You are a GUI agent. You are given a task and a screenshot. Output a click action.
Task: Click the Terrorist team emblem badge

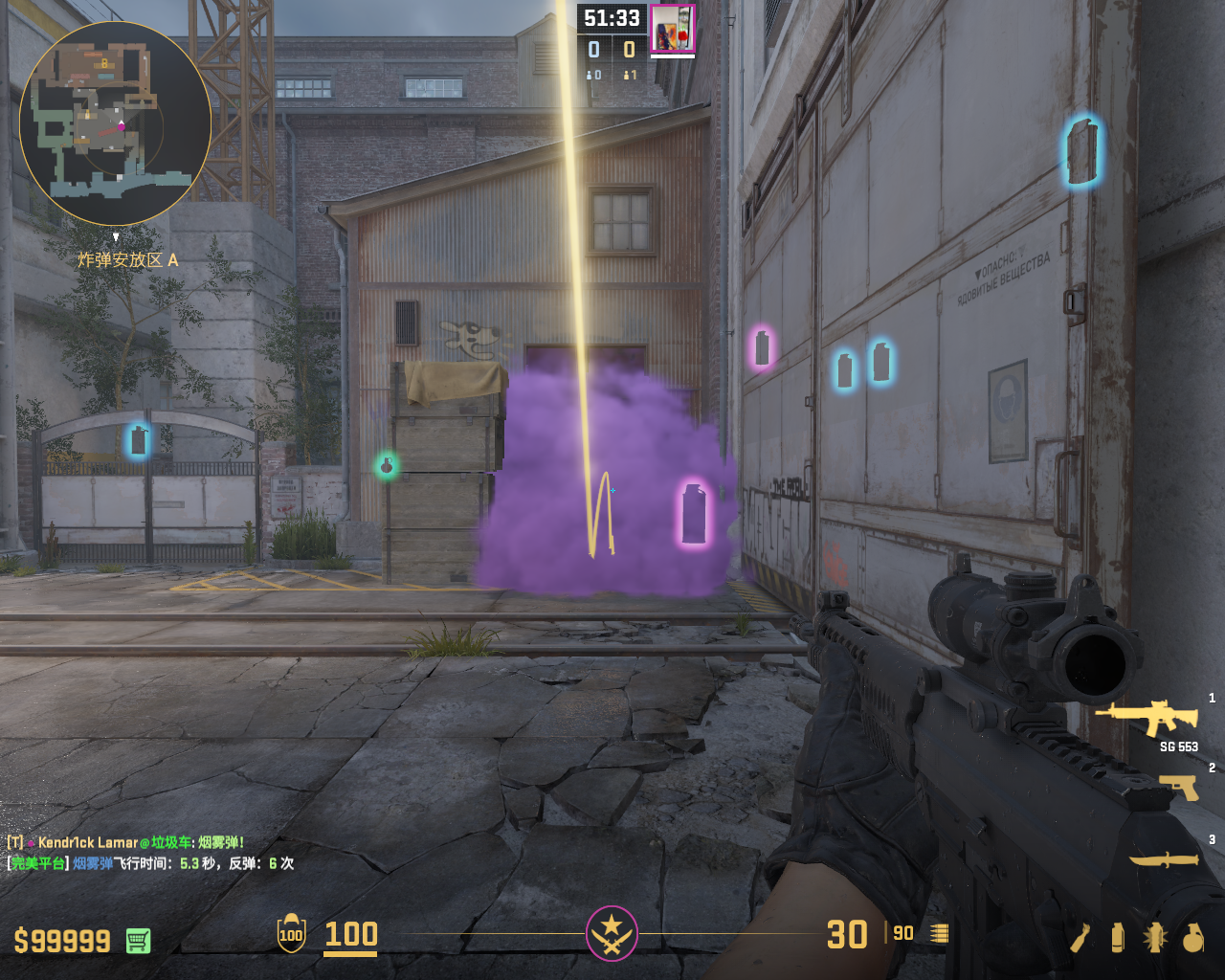[612, 933]
